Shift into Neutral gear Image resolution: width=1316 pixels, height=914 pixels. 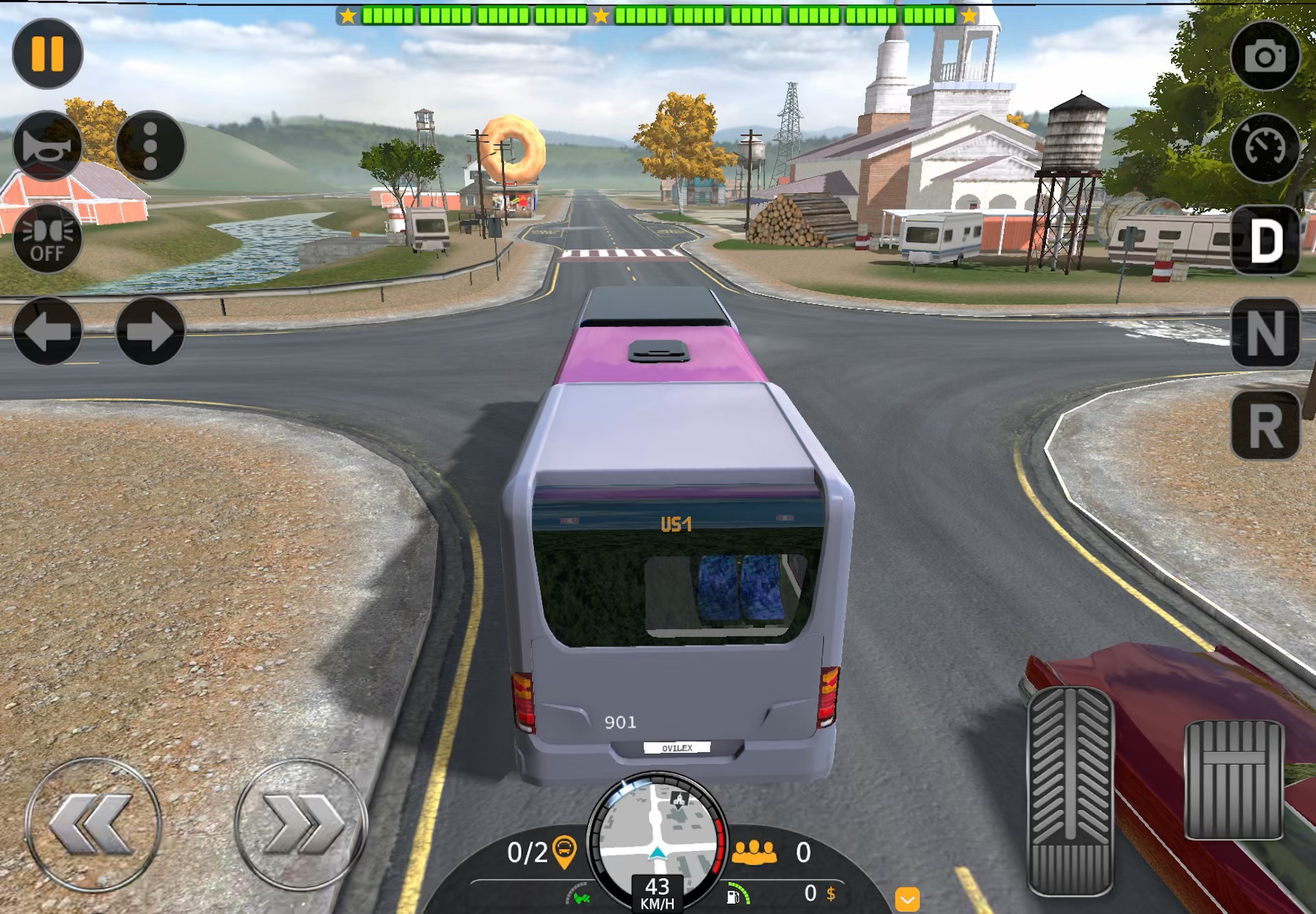pyautogui.click(x=1265, y=333)
